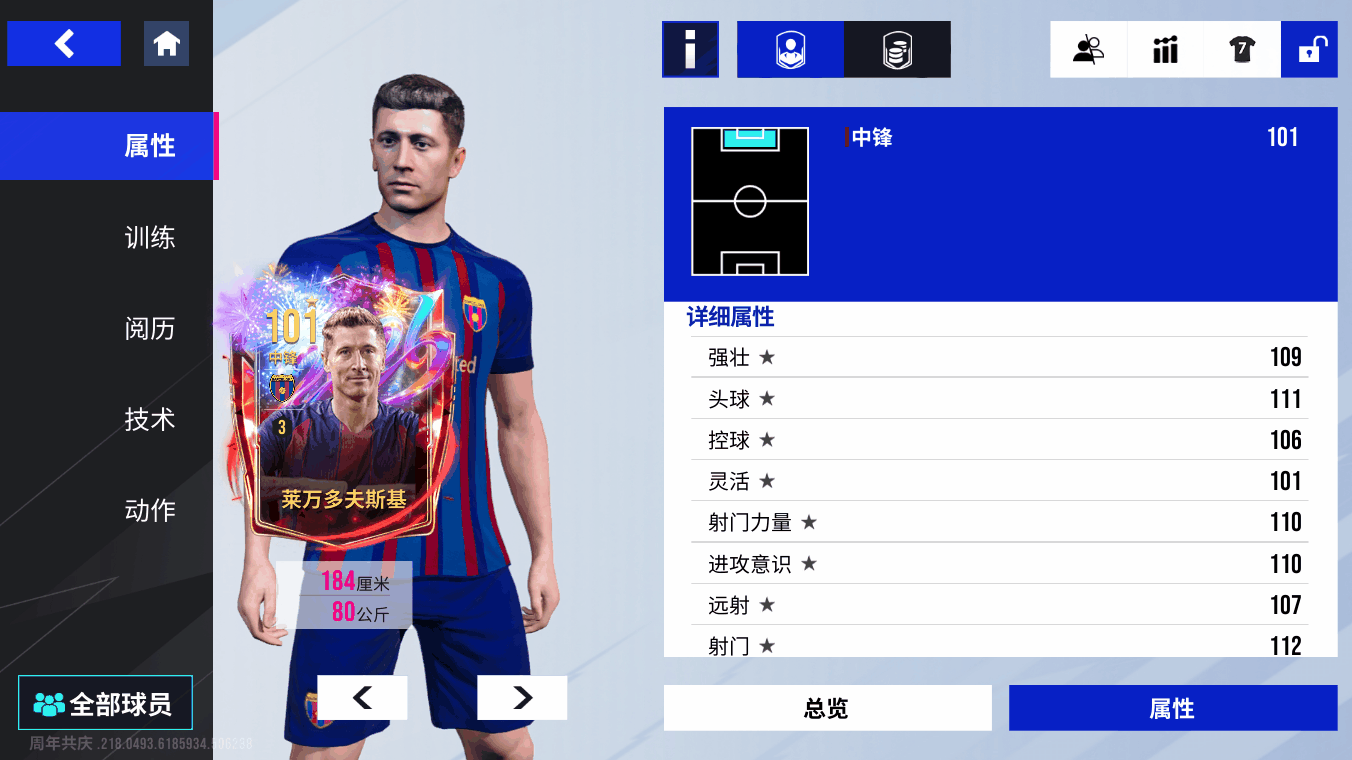Click the home icon
The width and height of the screenshot is (1352, 760).
tap(166, 43)
